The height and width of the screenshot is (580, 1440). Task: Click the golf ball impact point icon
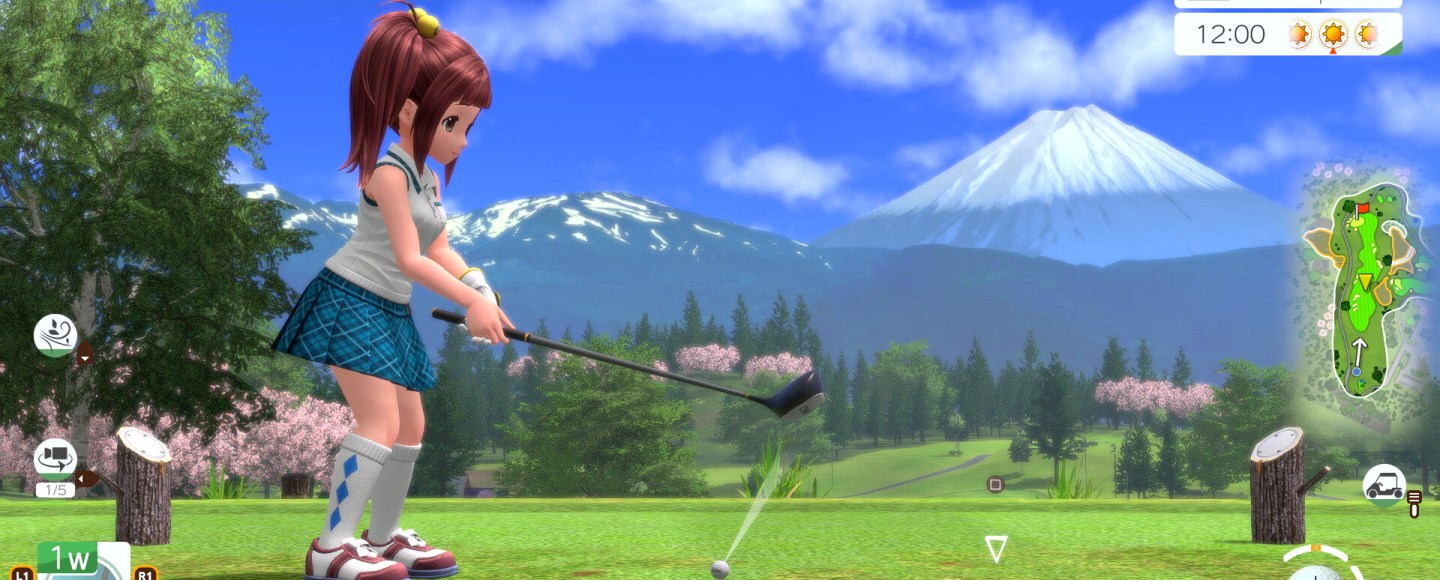[x=1317, y=572]
